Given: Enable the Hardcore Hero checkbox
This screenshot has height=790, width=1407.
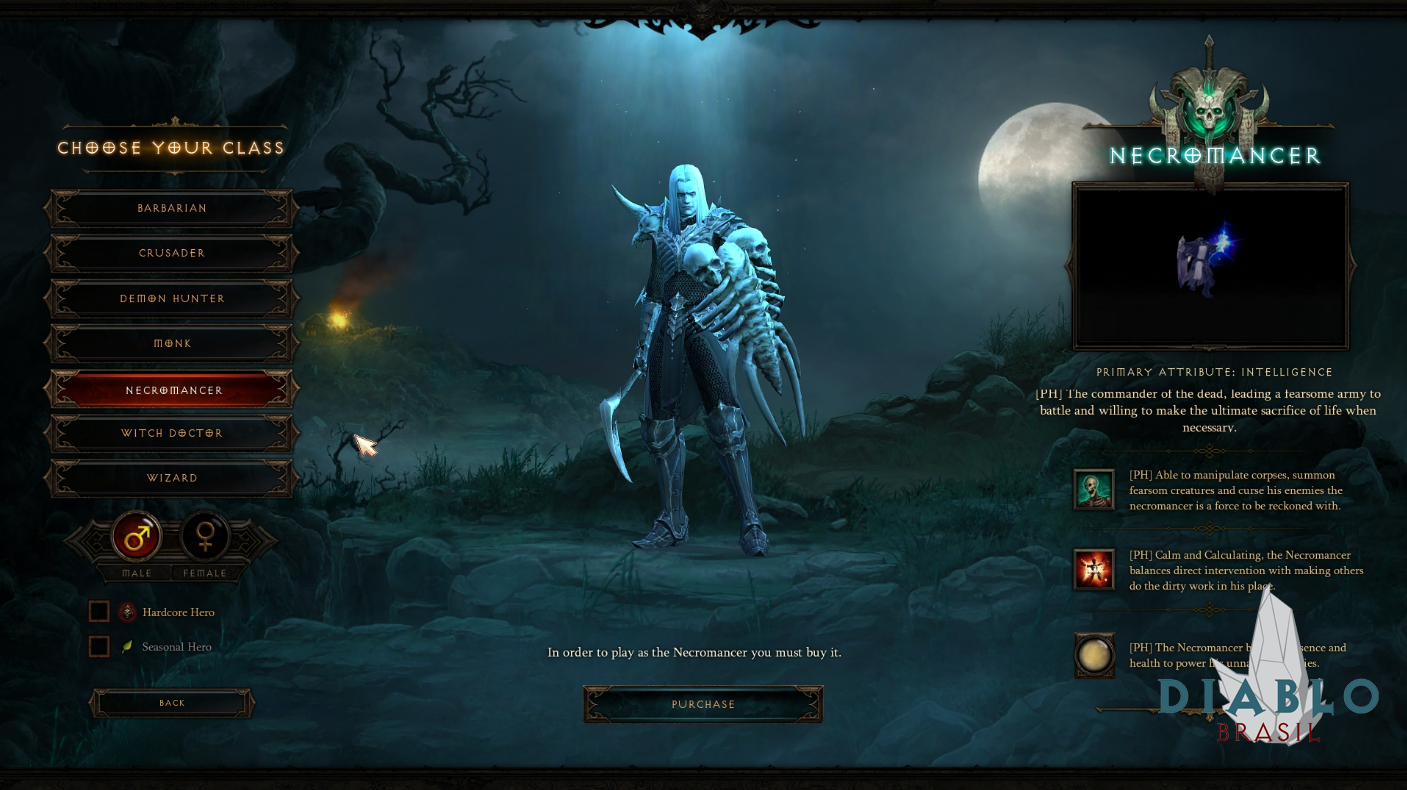Looking at the screenshot, I should (99, 612).
